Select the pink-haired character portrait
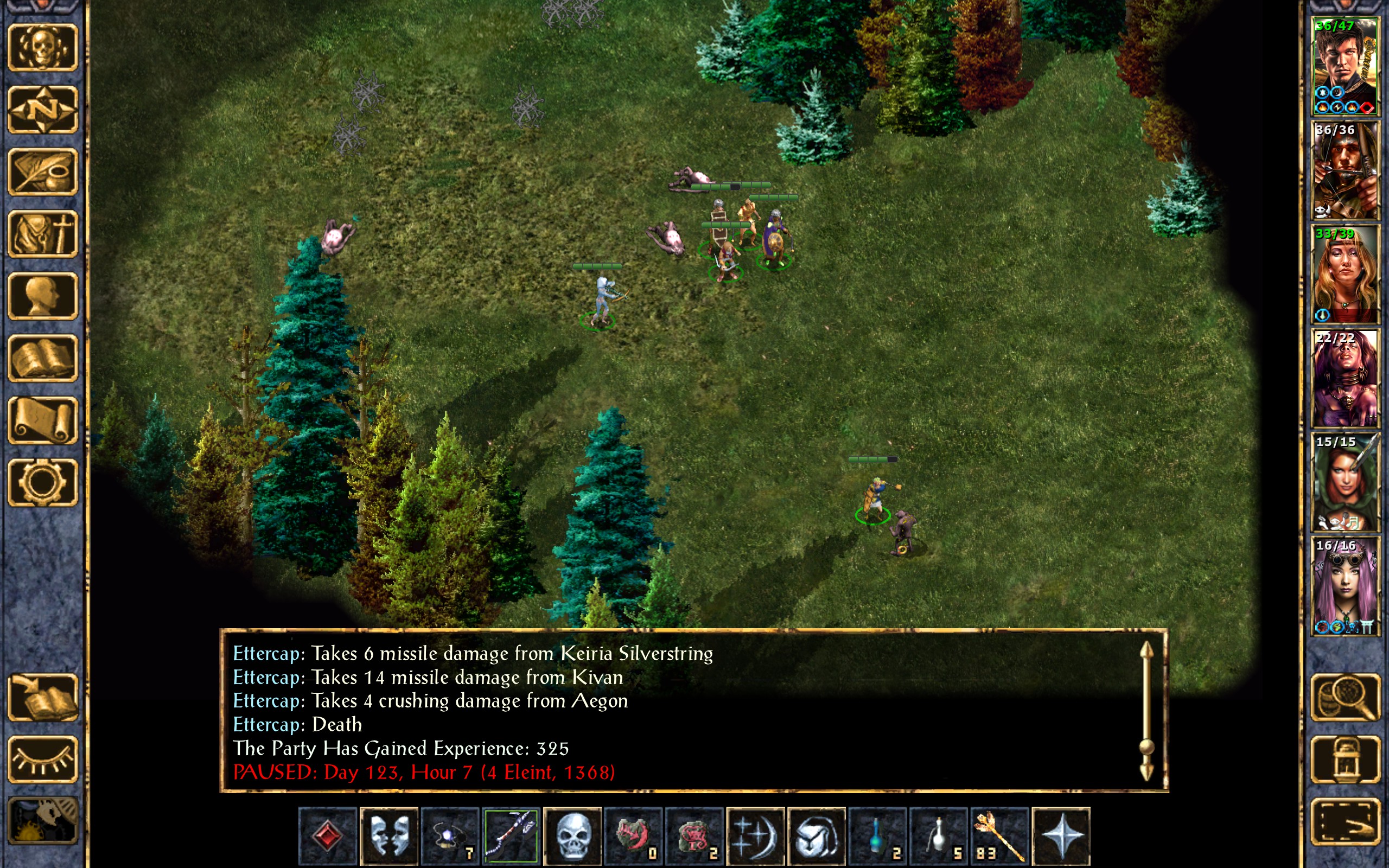Image resolution: width=1389 pixels, height=868 pixels. pyautogui.click(x=1345, y=585)
